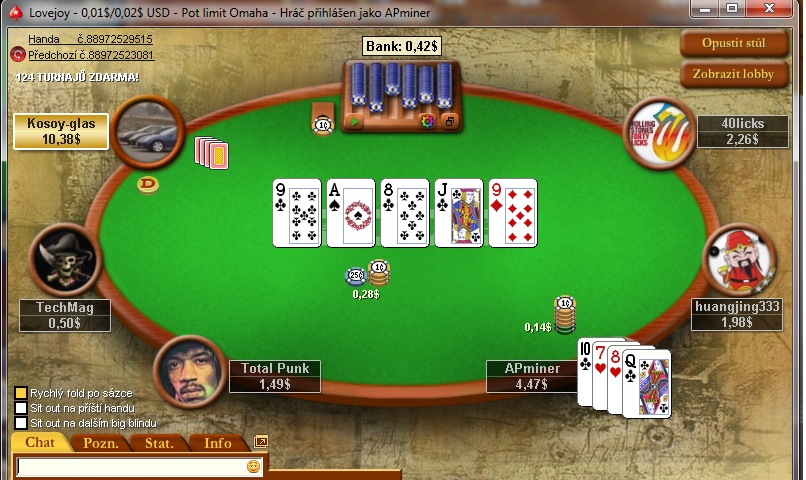Open the smiley emoticon picker

253,467
